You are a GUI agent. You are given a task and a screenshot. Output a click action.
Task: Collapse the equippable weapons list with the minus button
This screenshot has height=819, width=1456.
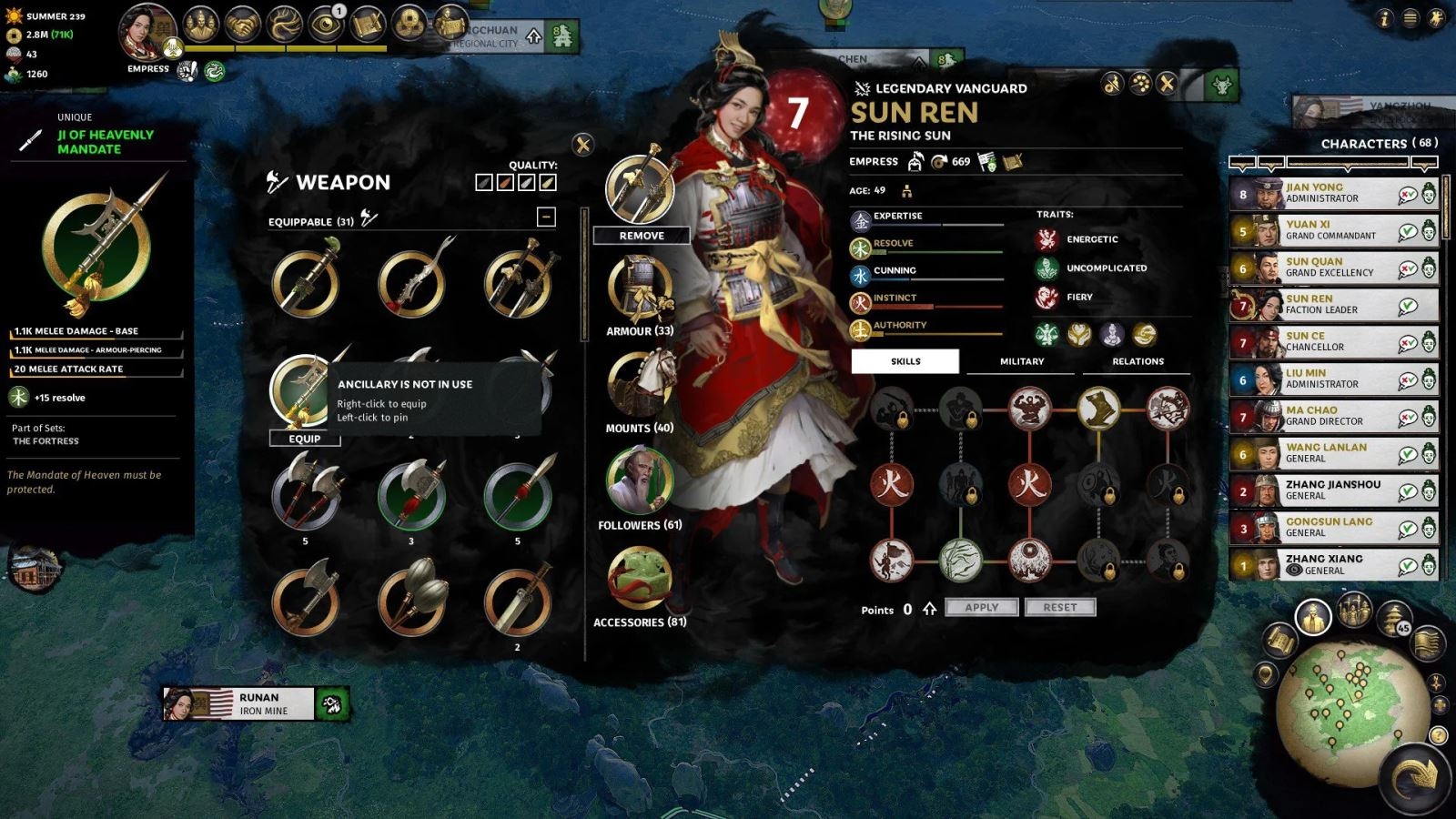546,216
